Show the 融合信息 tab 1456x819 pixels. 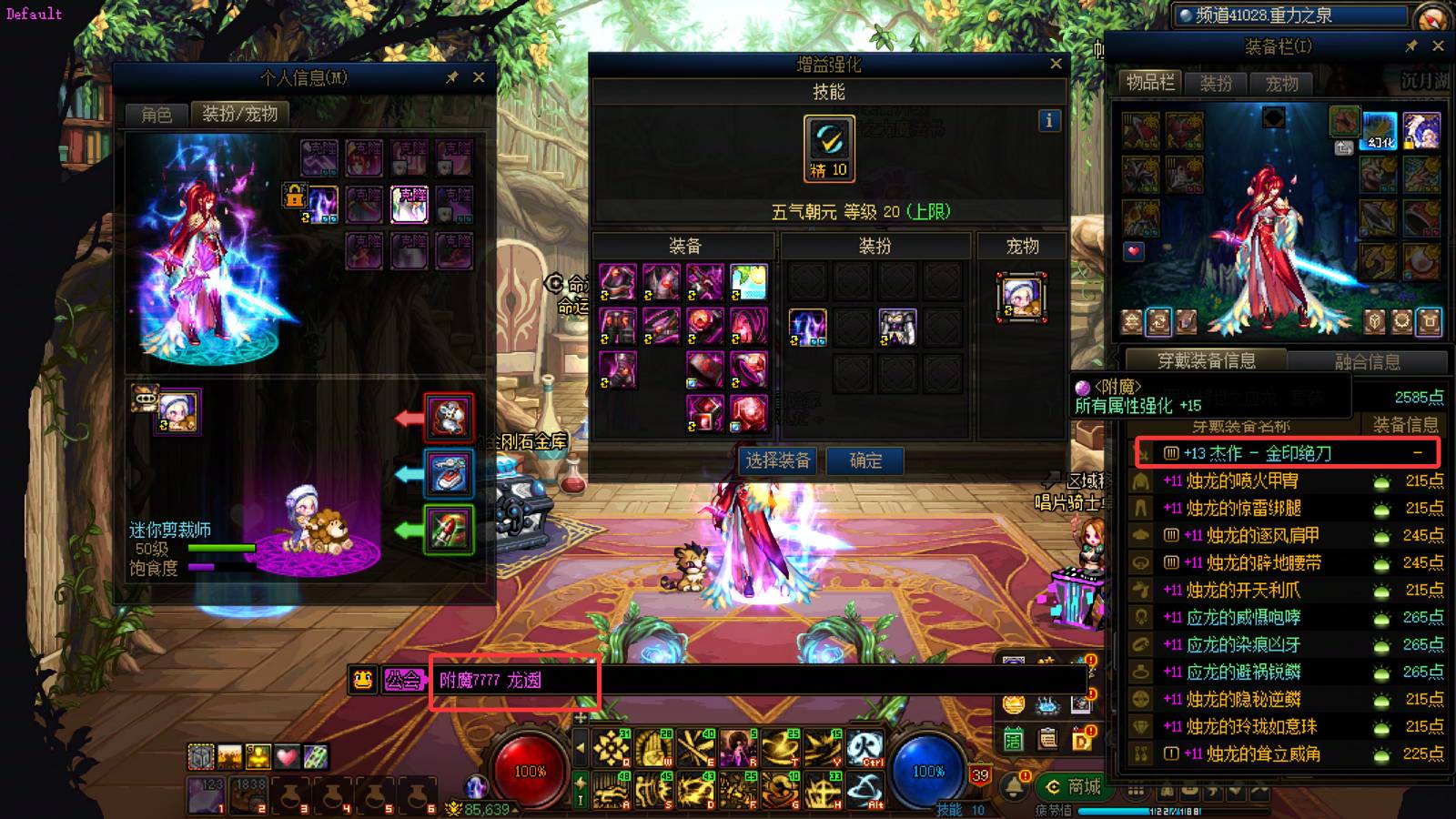1367,361
